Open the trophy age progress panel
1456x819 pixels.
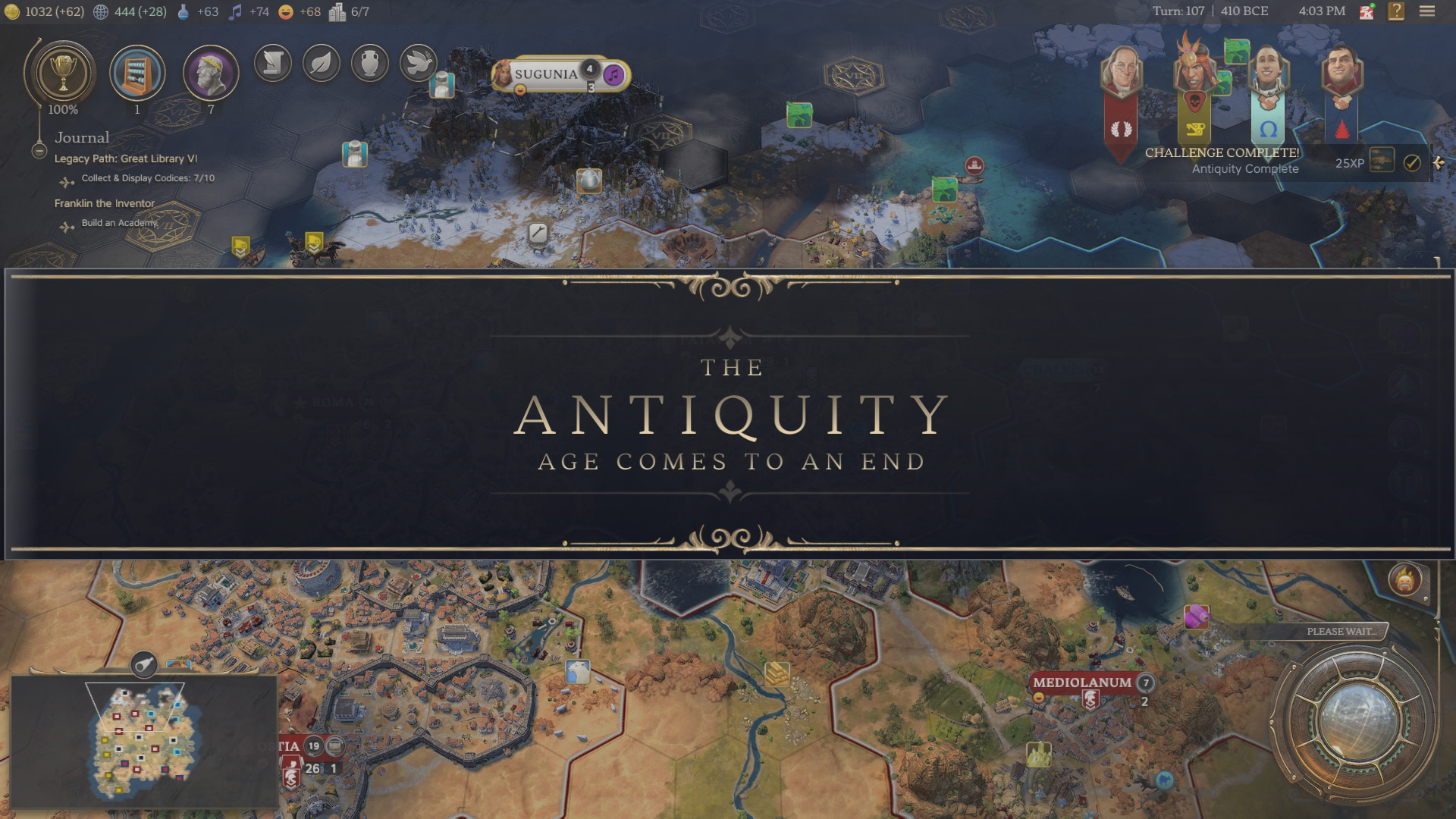(x=63, y=74)
